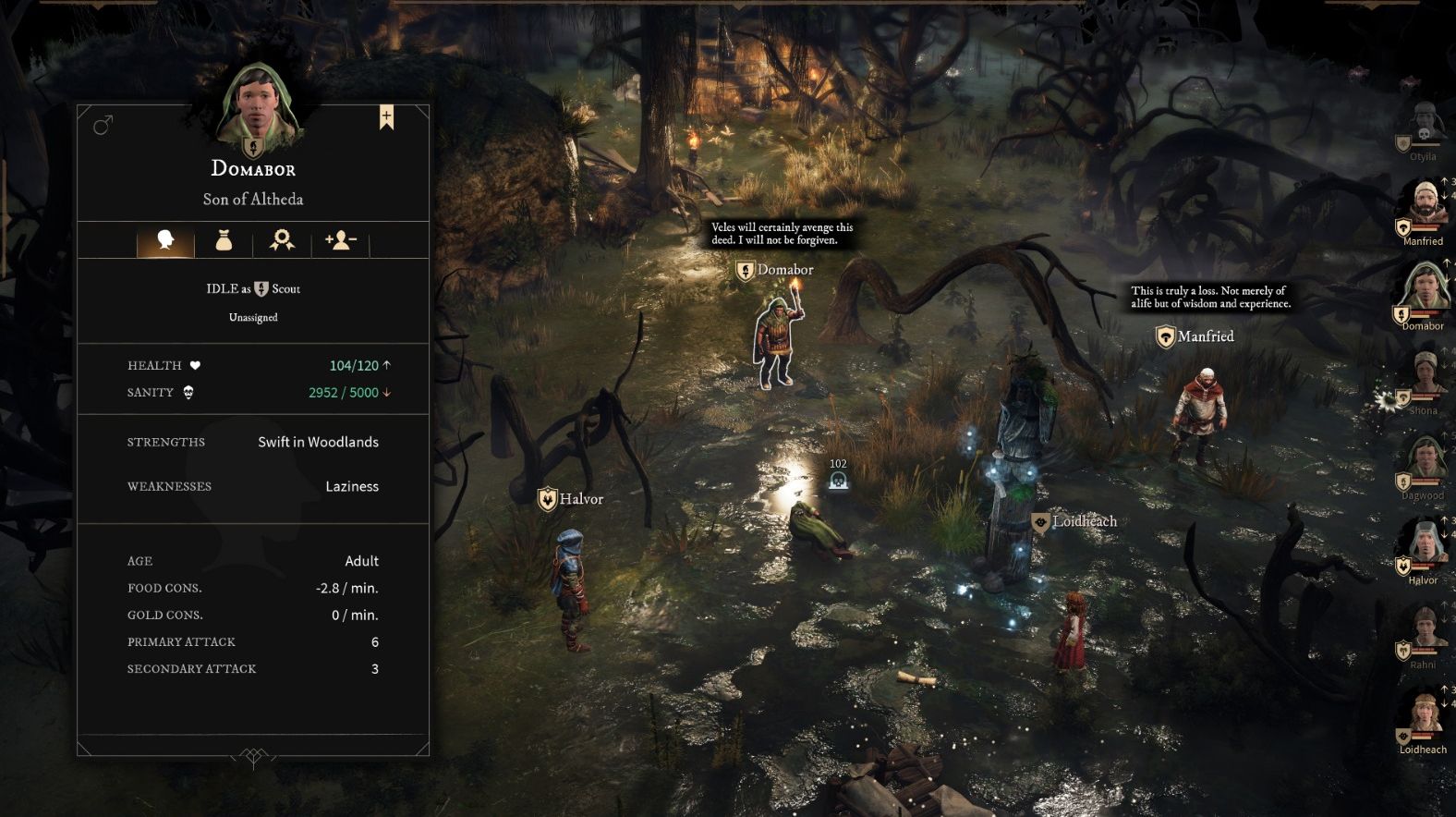Select Manfried's name tag above him

point(1205,336)
